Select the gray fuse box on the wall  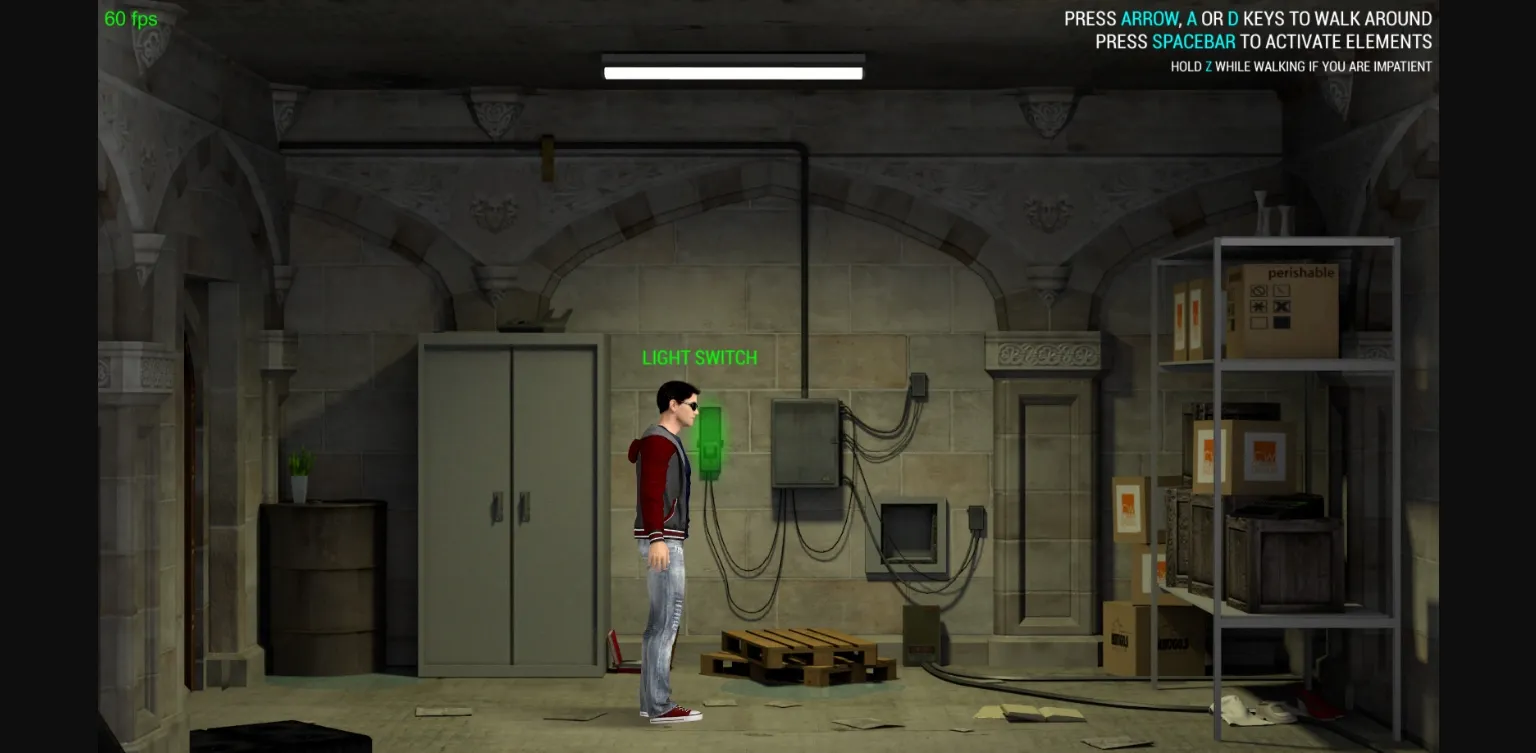(x=804, y=443)
